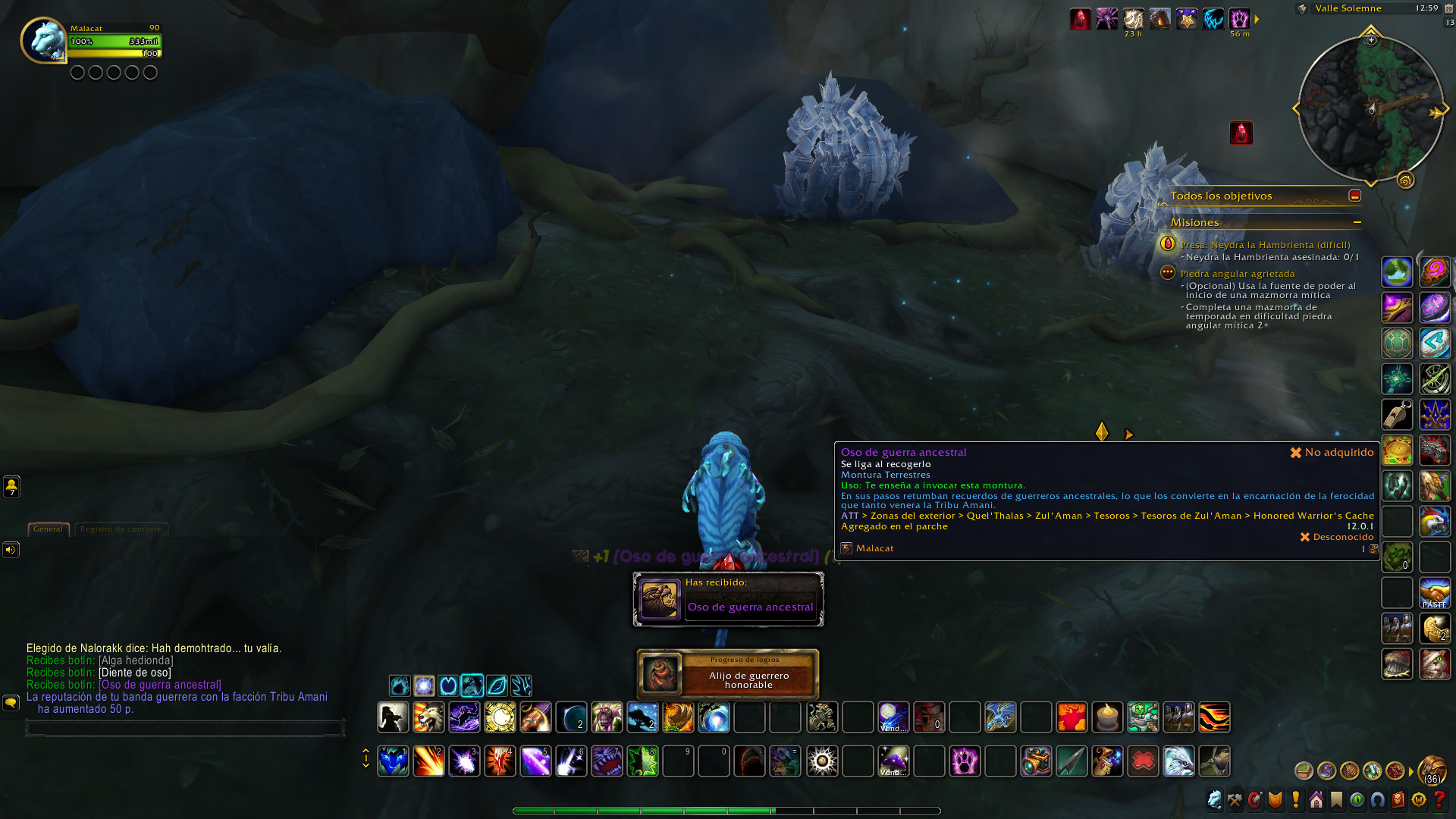Image resolution: width=1456 pixels, height=819 pixels.
Task: Toggle the chat voice speaker button
Action: coord(11,550)
